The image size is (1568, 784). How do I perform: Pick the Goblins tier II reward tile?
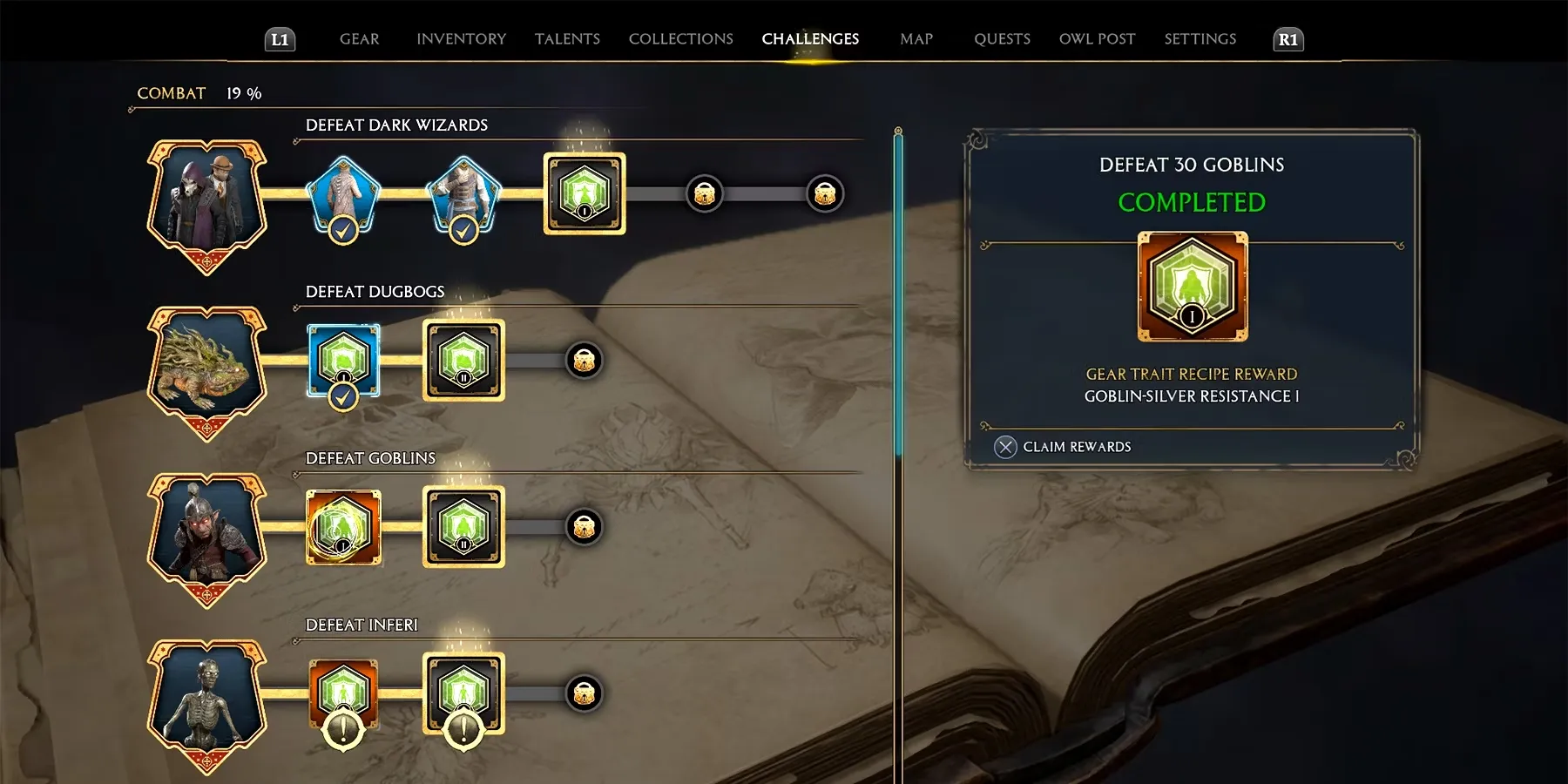[x=463, y=526]
